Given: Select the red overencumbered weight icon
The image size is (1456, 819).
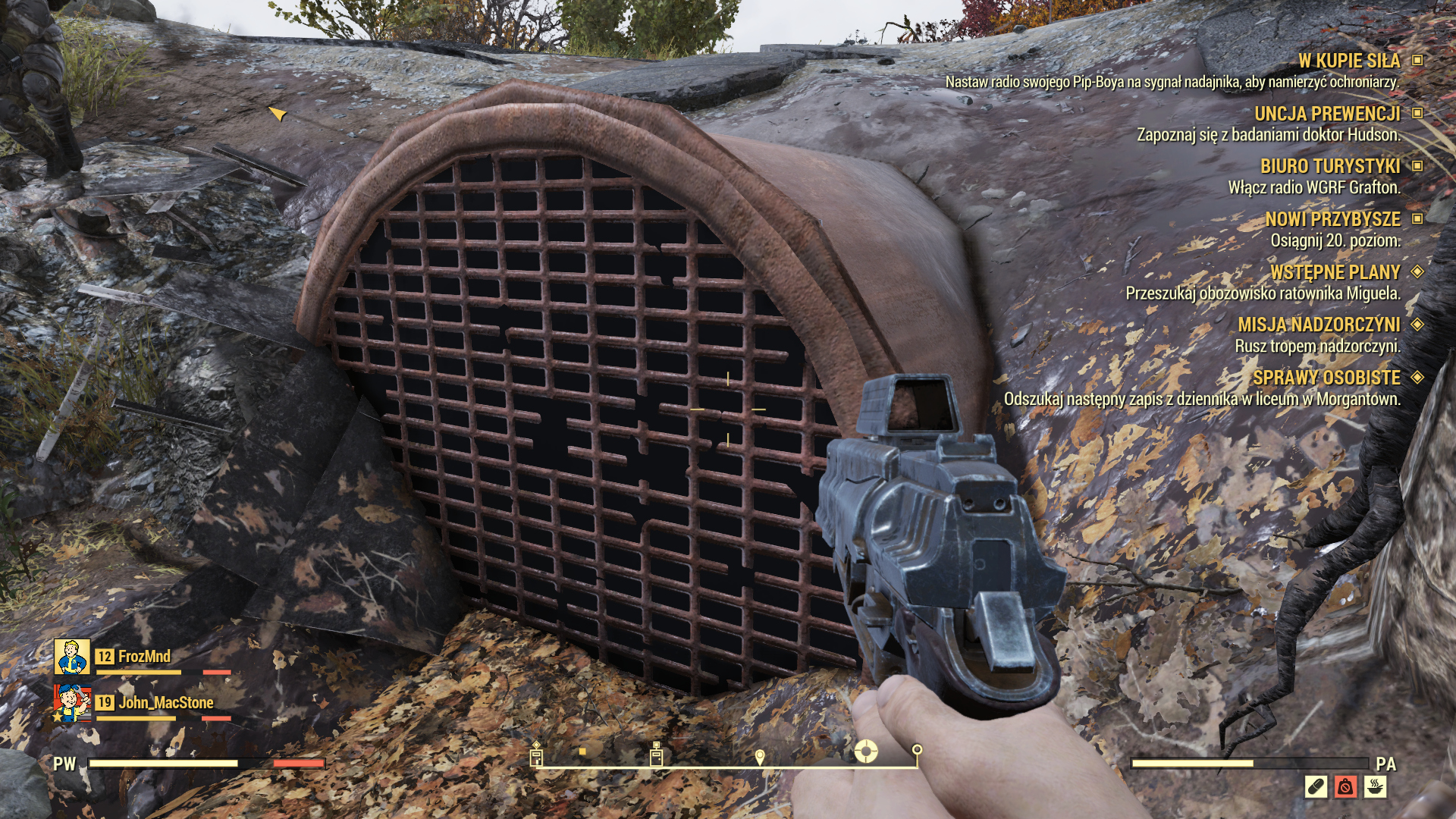Looking at the screenshot, I should [x=1345, y=787].
